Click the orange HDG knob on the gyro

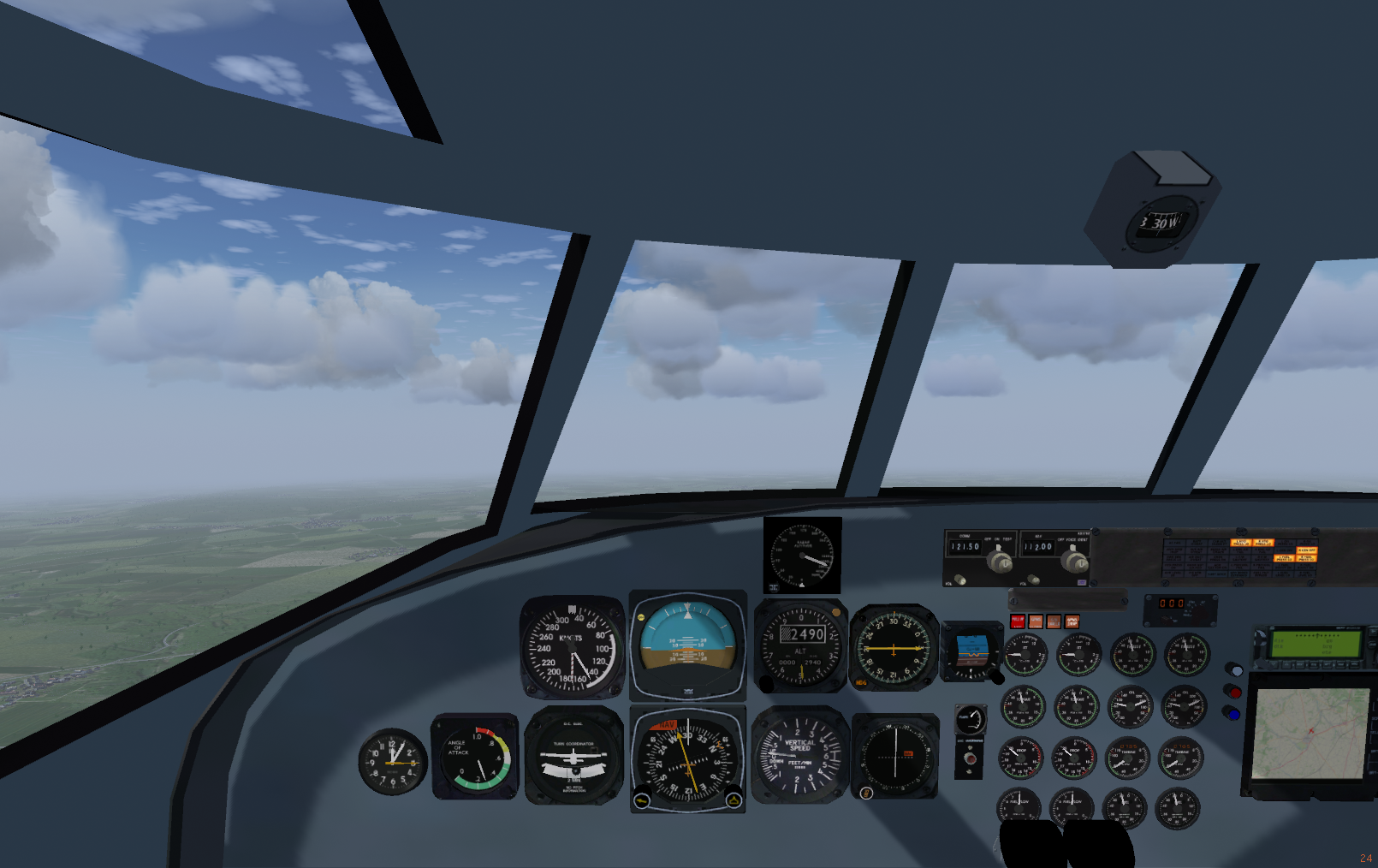(861, 682)
